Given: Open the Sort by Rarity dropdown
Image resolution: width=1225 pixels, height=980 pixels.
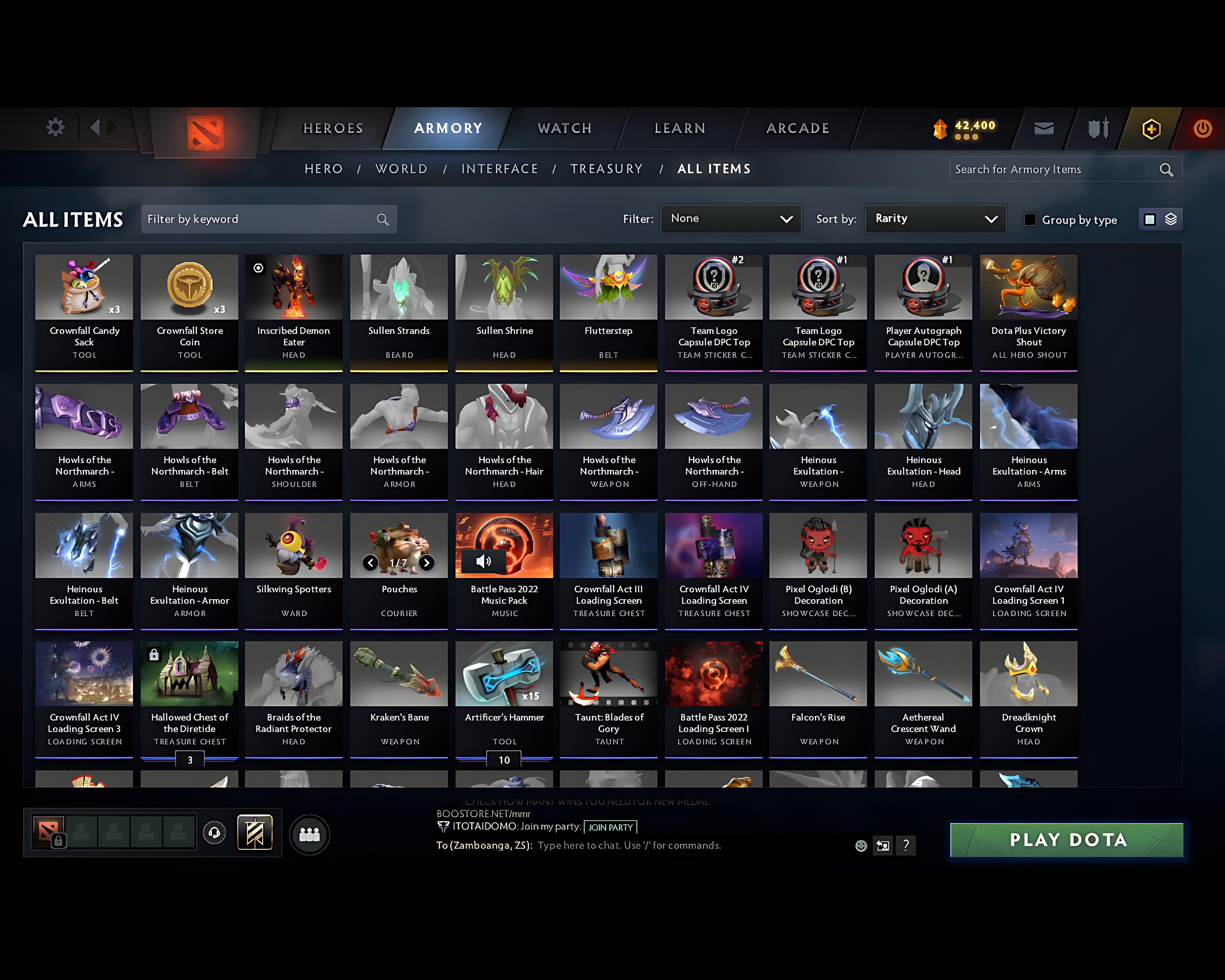Looking at the screenshot, I should coord(935,219).
